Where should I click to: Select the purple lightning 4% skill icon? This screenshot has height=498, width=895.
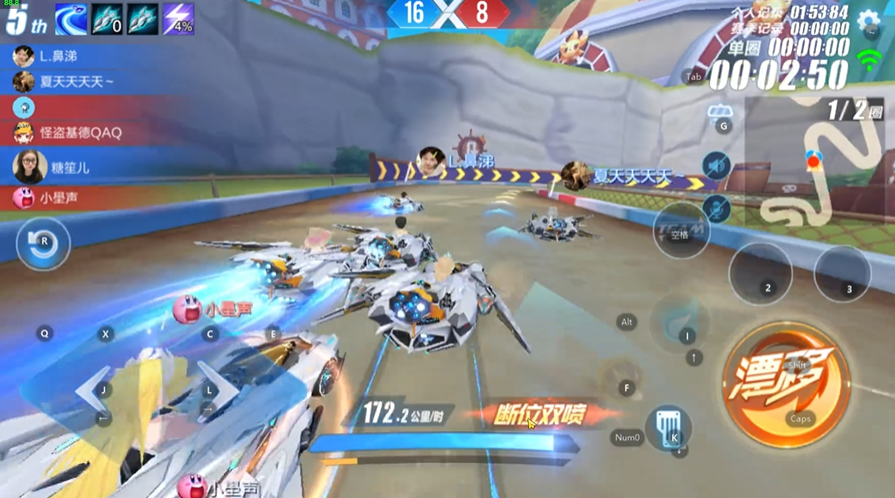point(178,18)
